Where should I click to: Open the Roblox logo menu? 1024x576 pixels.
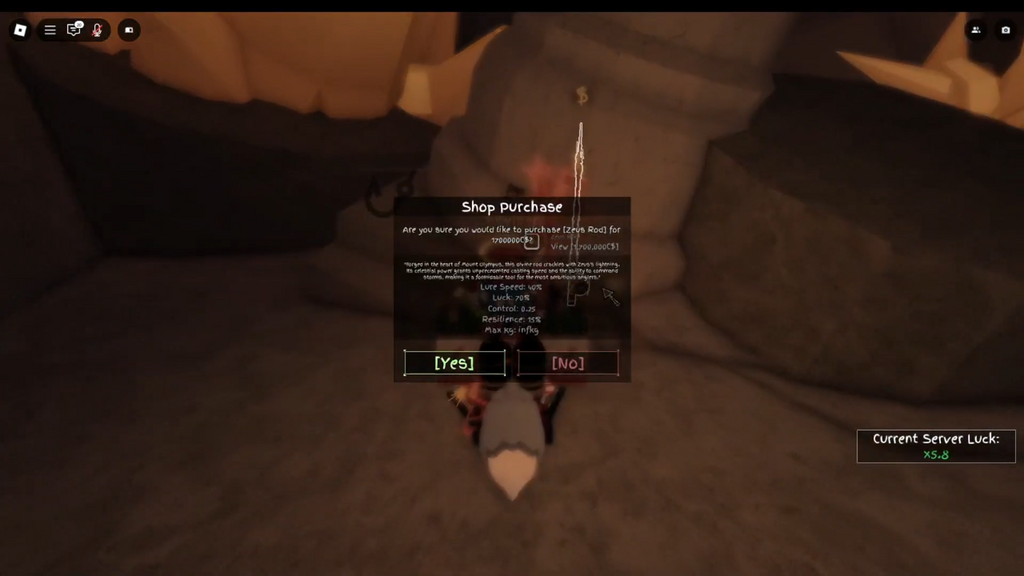coord(20,30)
